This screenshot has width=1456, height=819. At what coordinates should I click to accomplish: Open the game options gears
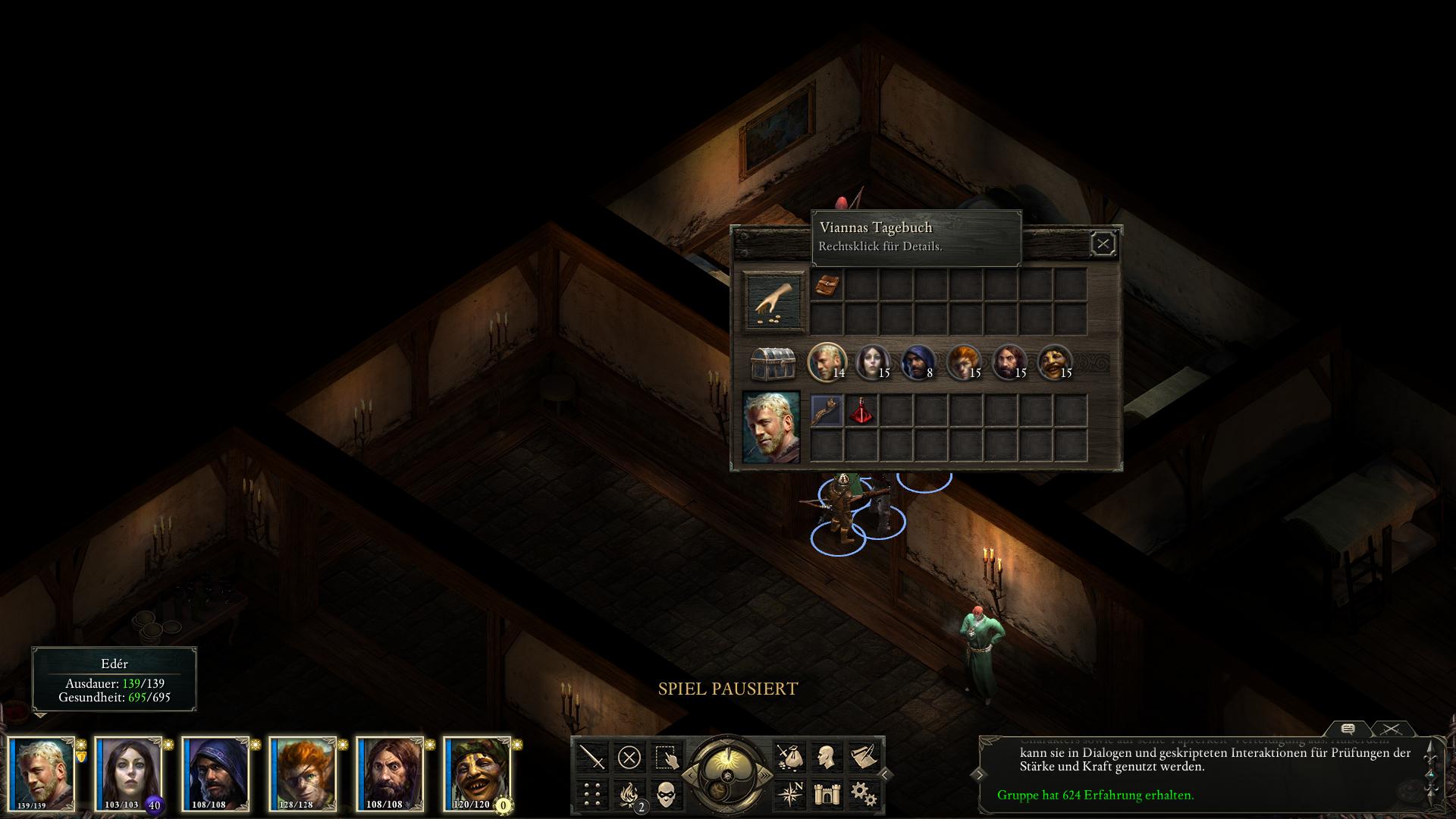[864, 794]
